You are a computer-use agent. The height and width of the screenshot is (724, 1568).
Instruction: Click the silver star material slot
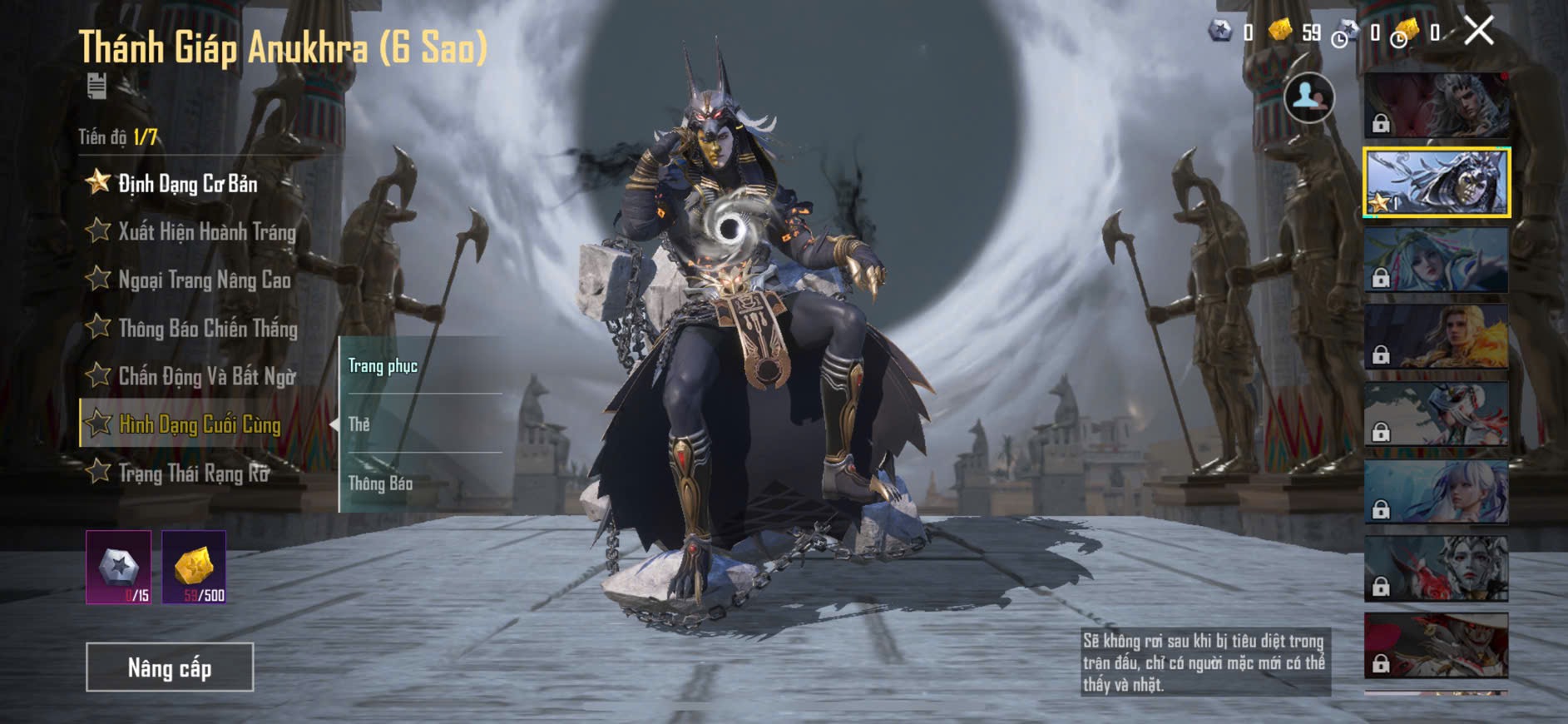click(x=119, y=567)
